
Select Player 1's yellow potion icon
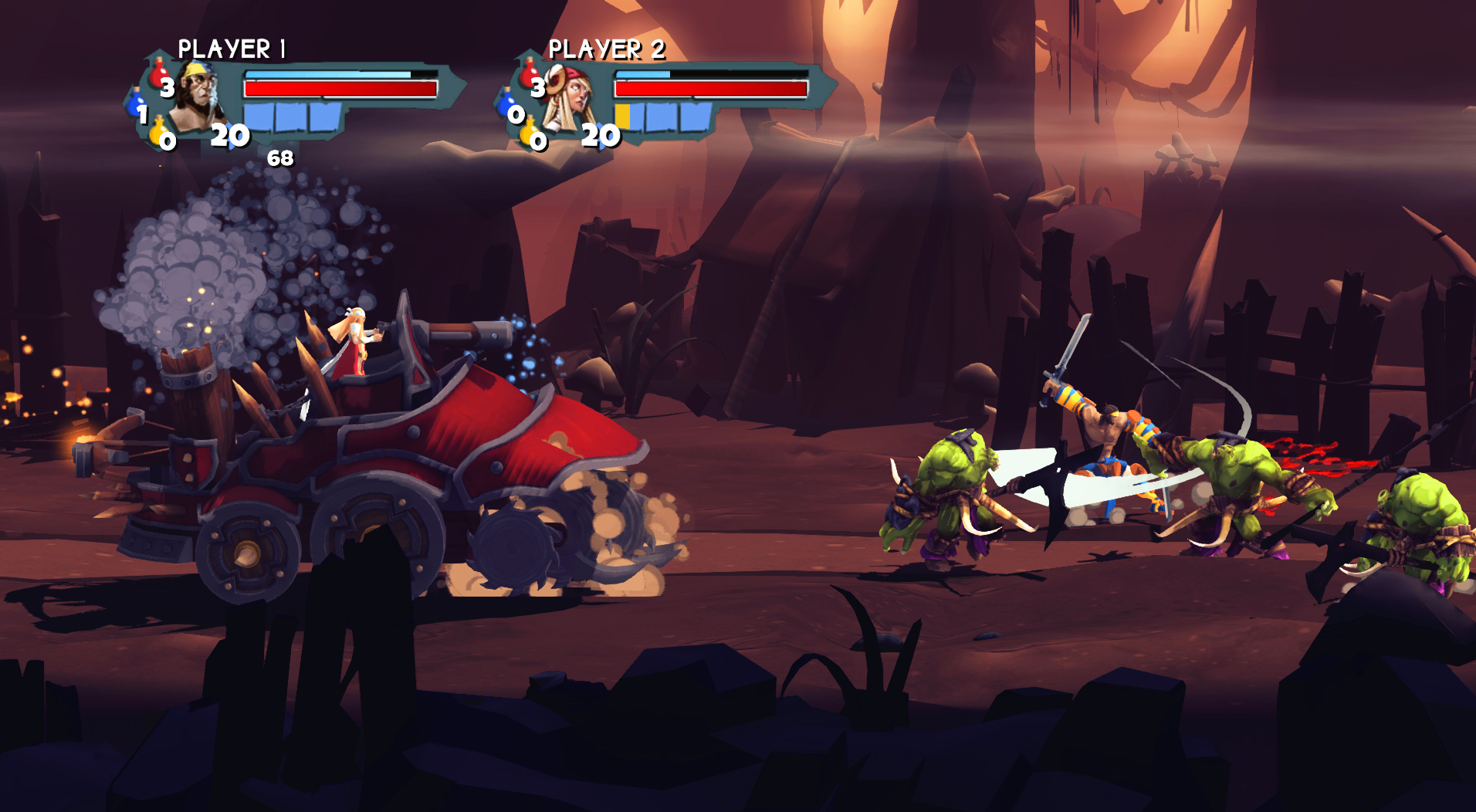click(158, 131)
